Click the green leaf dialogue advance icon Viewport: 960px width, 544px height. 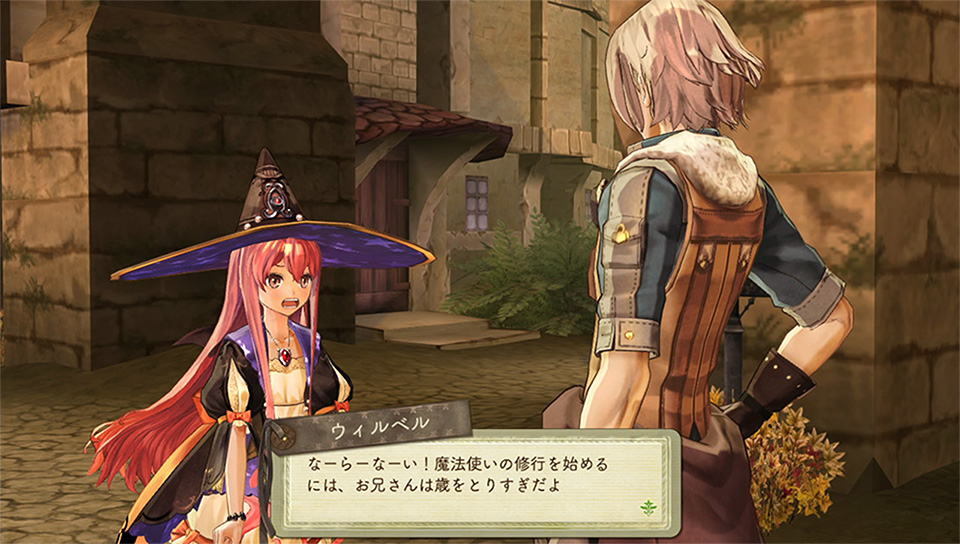click(648, 507)
